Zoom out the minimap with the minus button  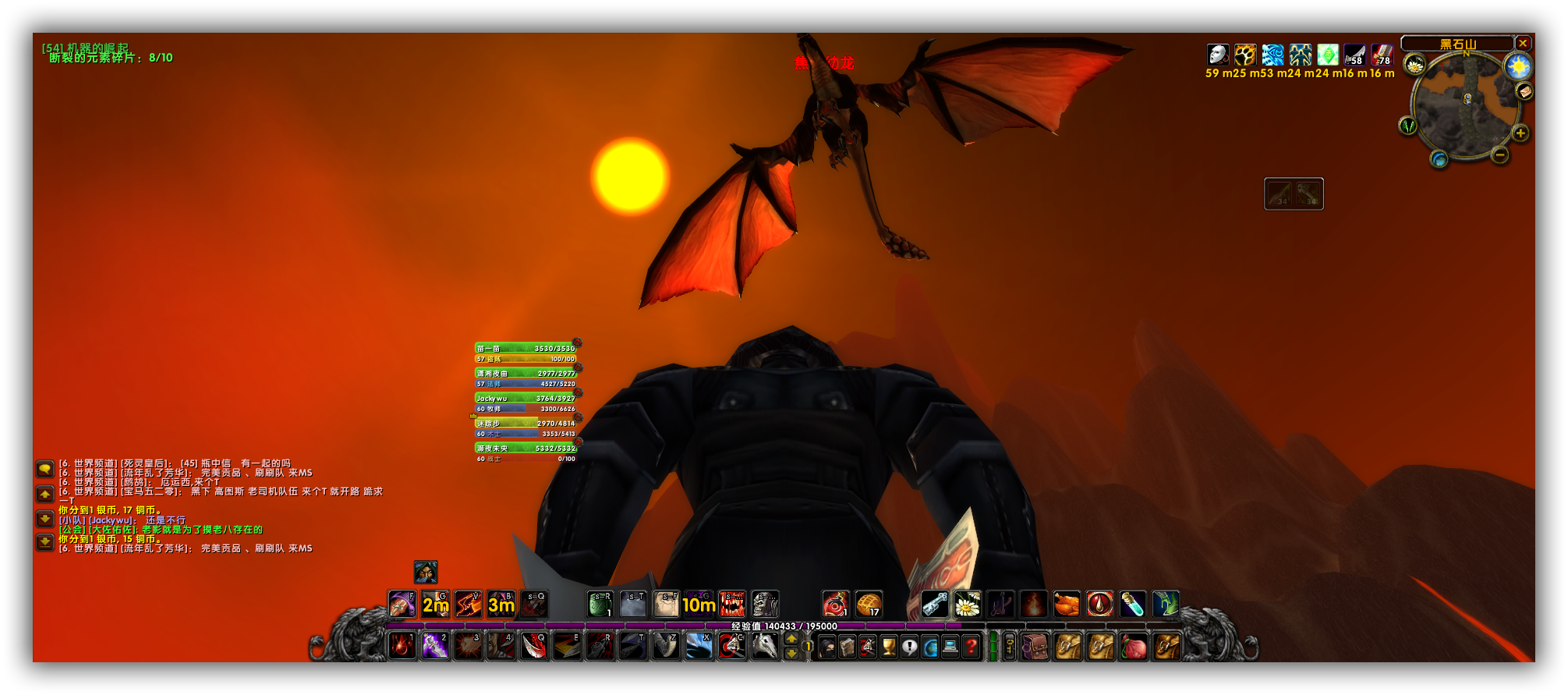pos(1499,155)
